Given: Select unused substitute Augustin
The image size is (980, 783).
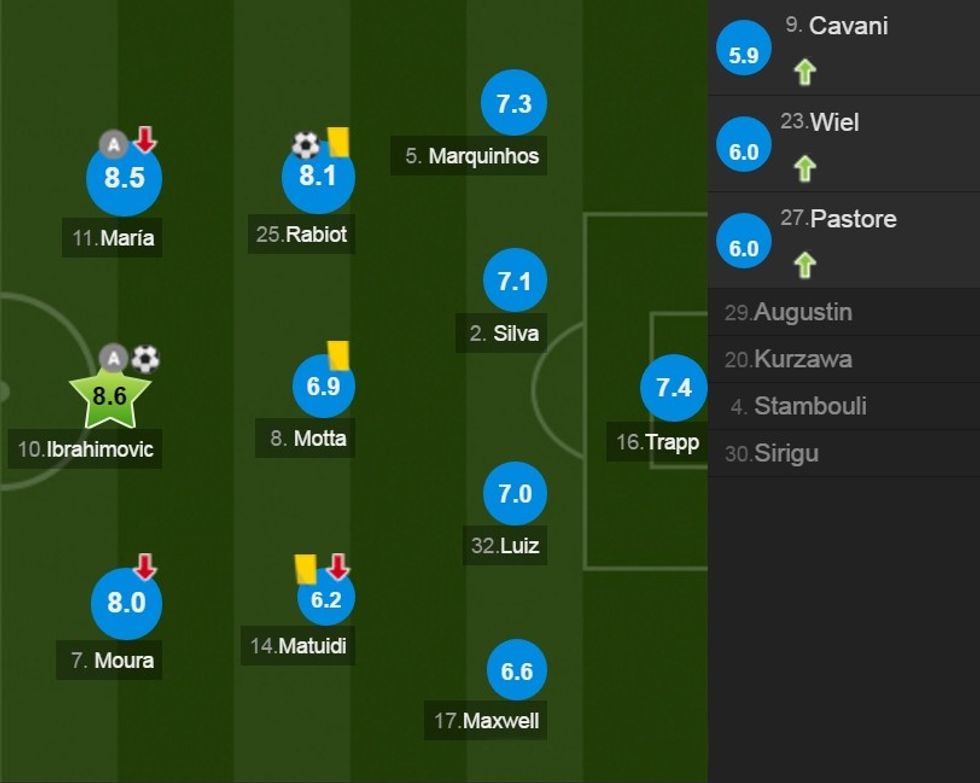Looking at the screenshot, I should 844,312.
